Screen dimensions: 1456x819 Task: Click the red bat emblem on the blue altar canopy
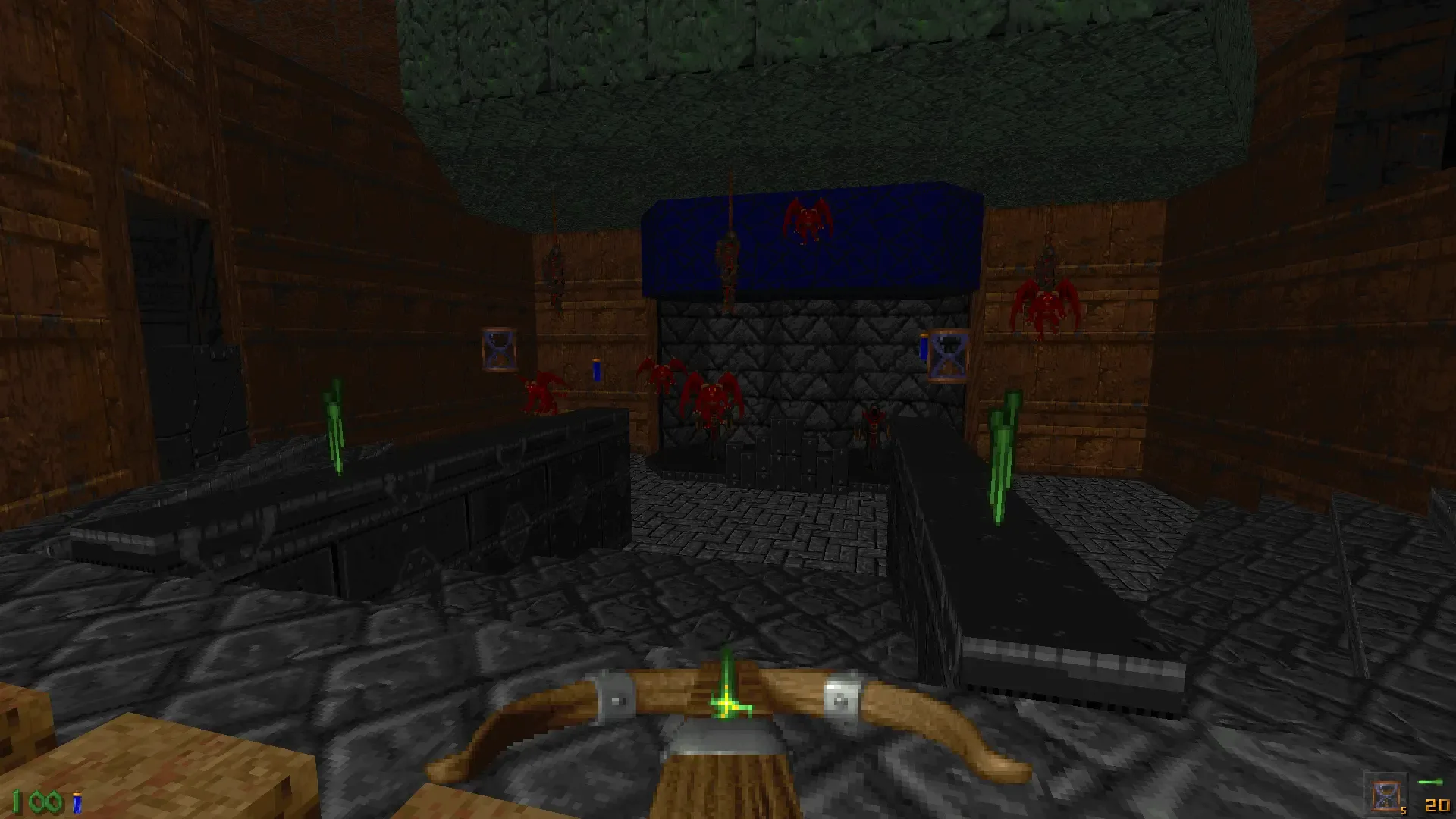pyautogui.click(x=806, y=221)
